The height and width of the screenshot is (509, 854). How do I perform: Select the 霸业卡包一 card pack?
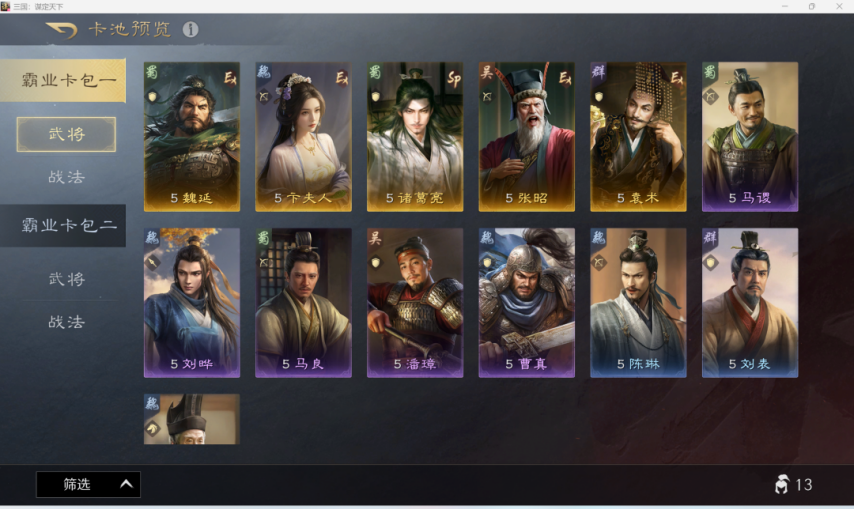coord(63,80)
